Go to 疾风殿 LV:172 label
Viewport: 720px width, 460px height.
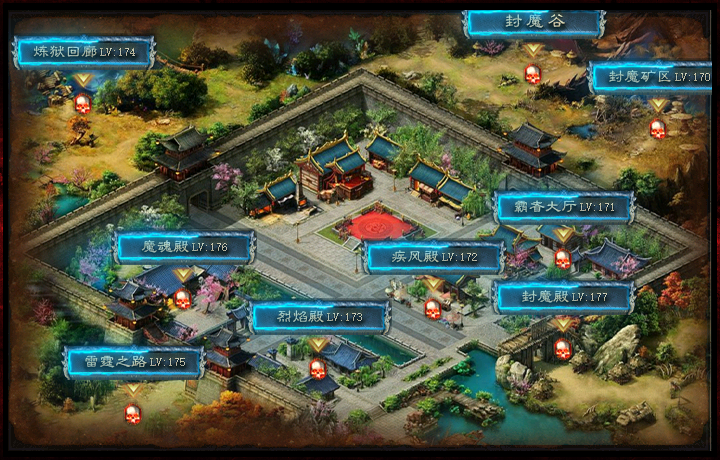pos(434,257)
